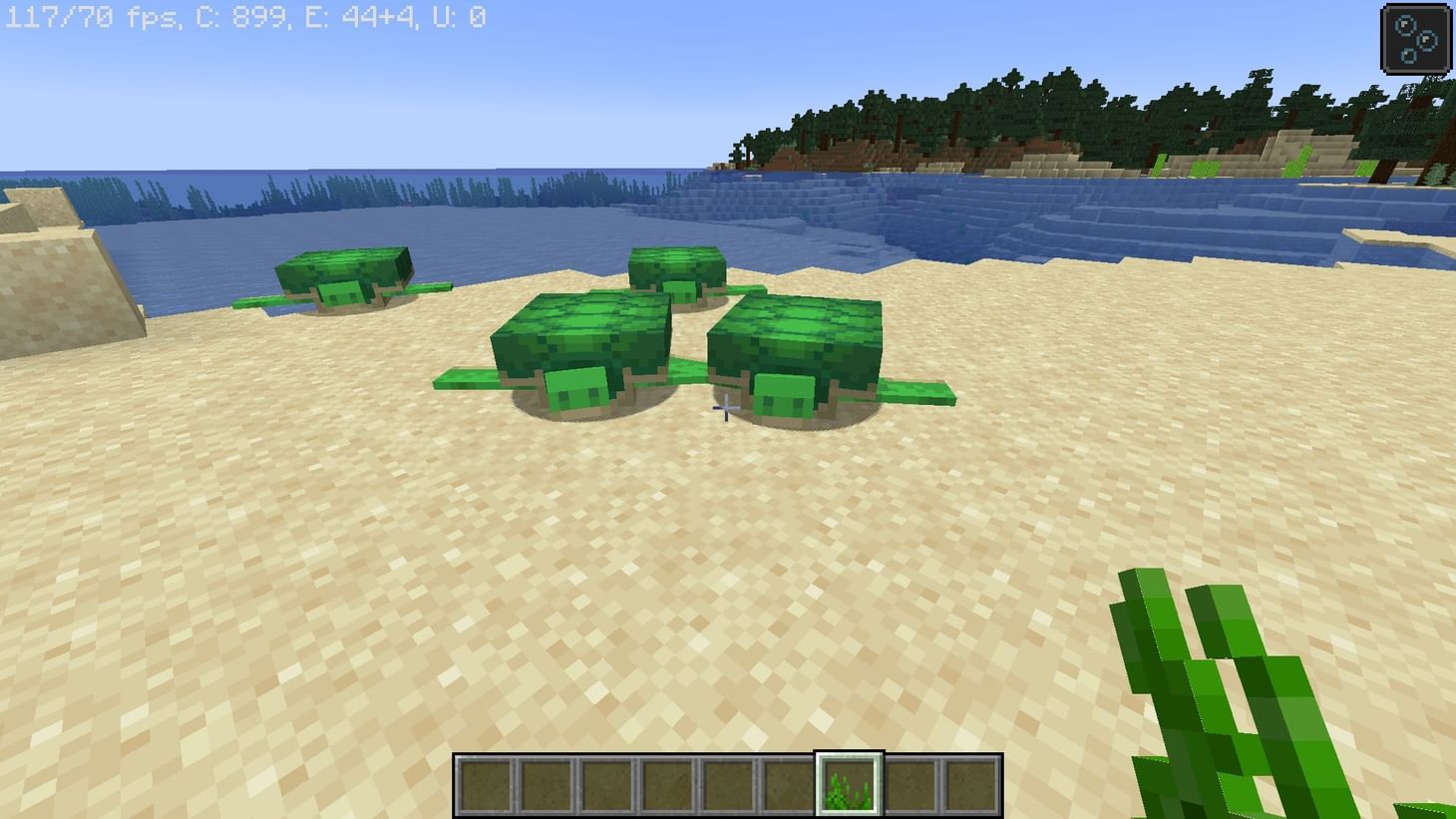Click the empty slot left of the seagrass
Viewport: 1456px width, 819px height.
pos(788,786)
